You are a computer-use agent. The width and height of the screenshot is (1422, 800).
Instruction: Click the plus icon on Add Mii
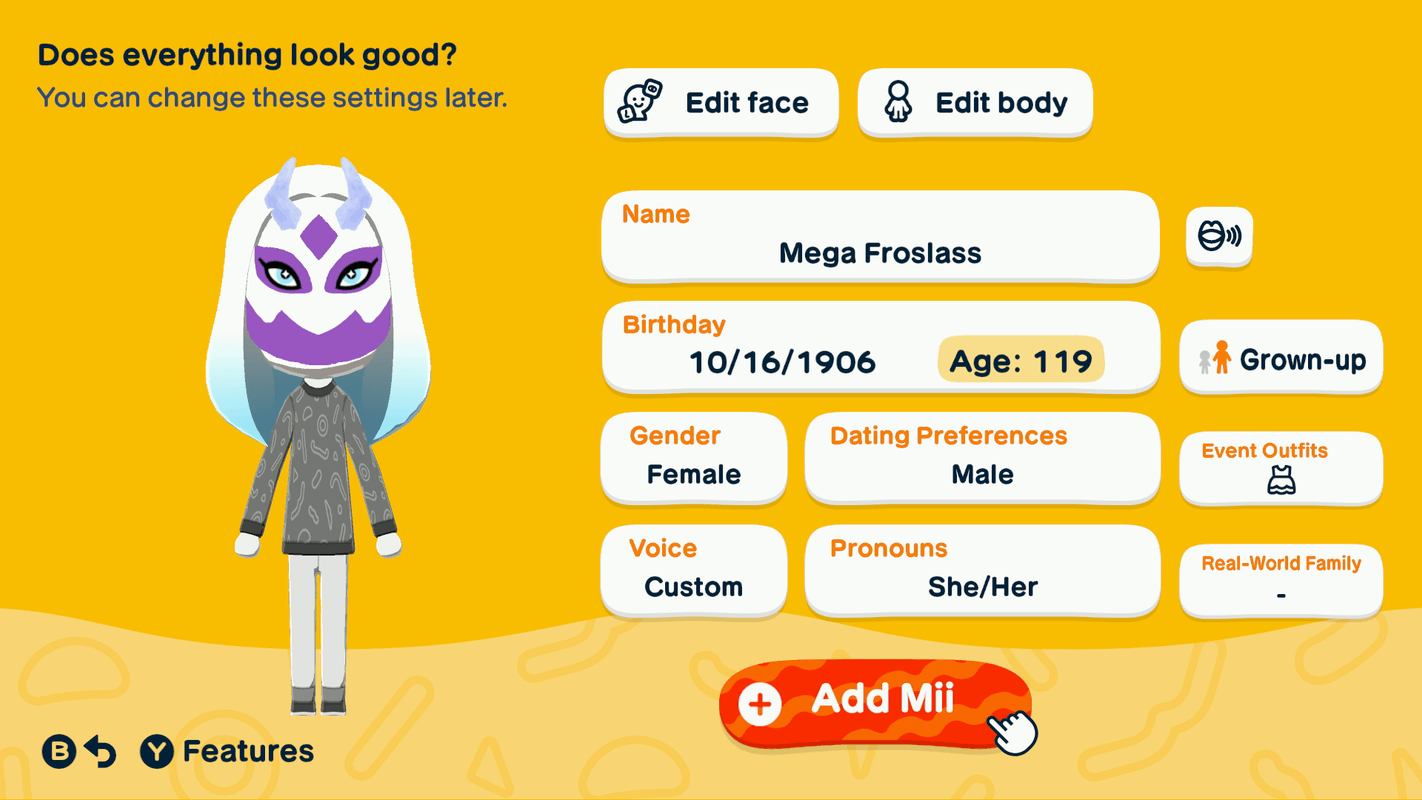760,702
